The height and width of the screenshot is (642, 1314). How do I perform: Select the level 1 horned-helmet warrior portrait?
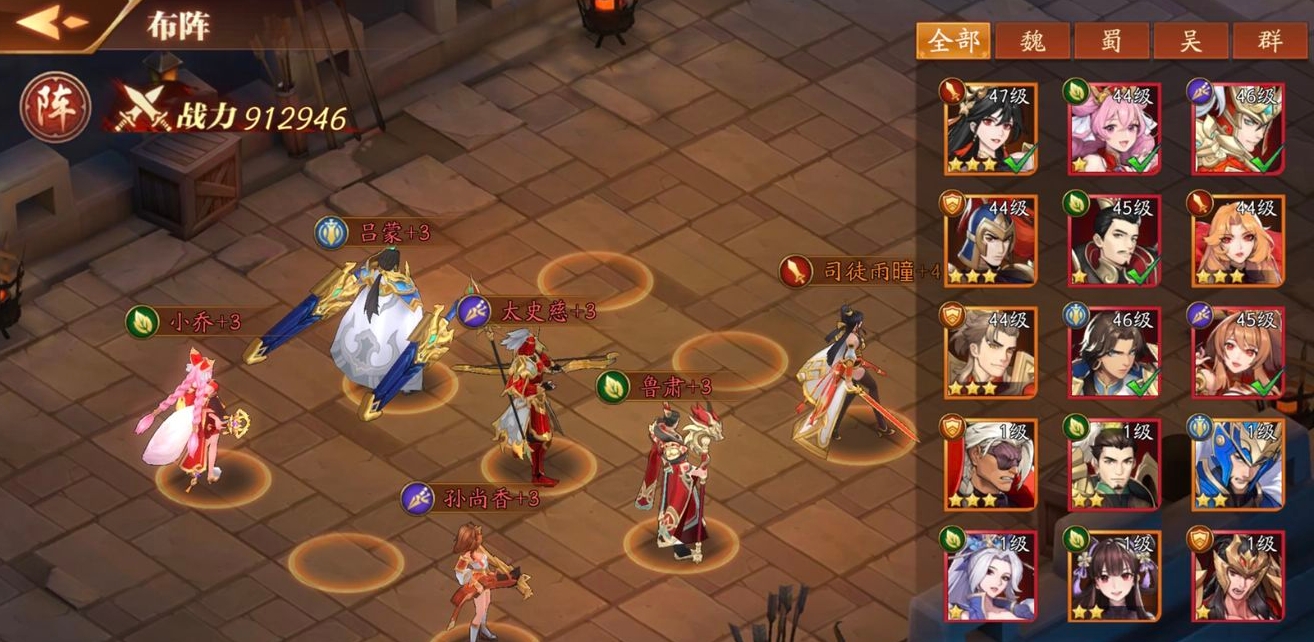(1238, 577)
